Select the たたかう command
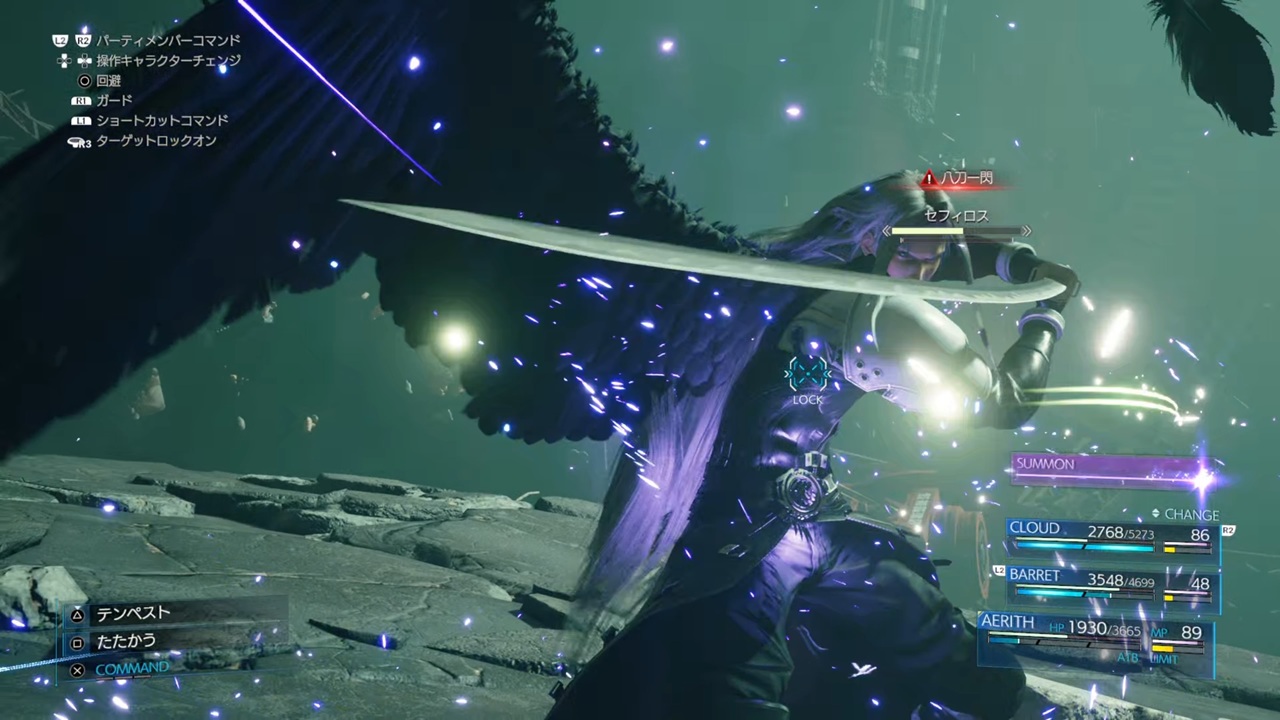 (126, 641)
